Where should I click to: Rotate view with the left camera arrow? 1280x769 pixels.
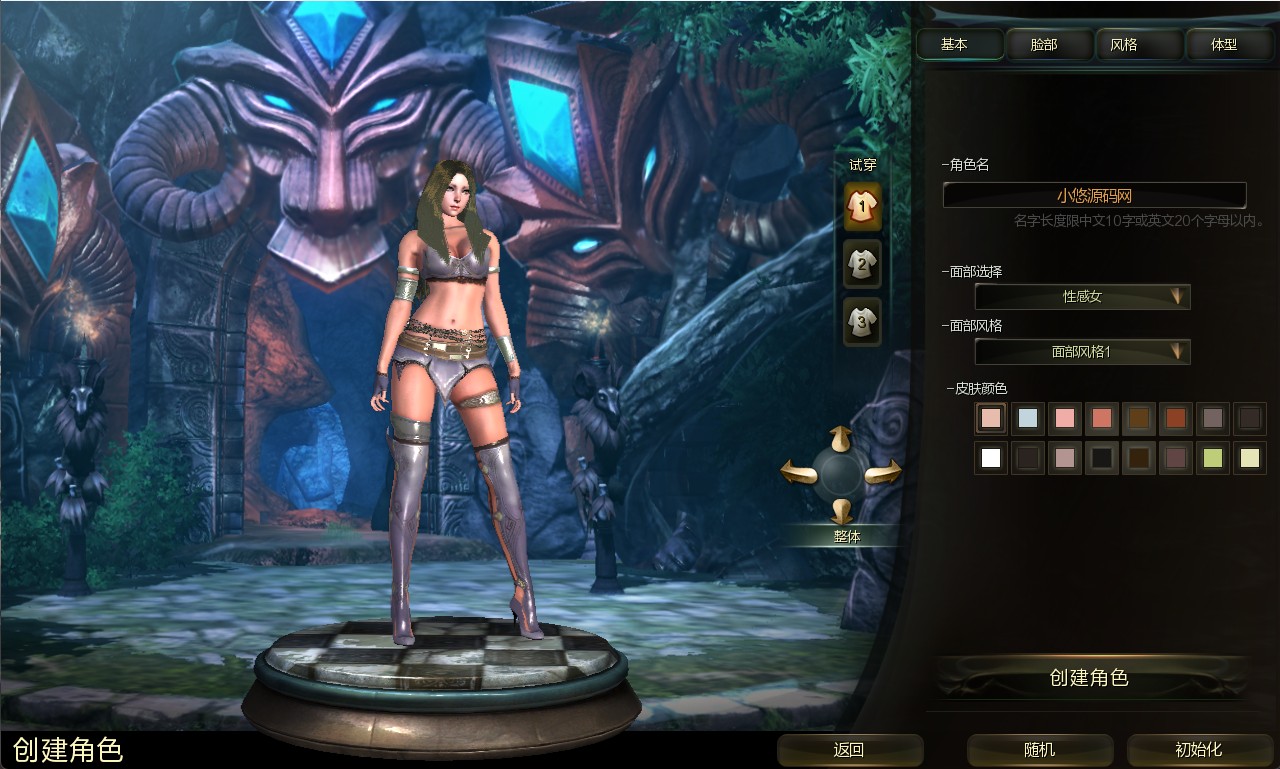pyautogui.click(x=797, y=471)
